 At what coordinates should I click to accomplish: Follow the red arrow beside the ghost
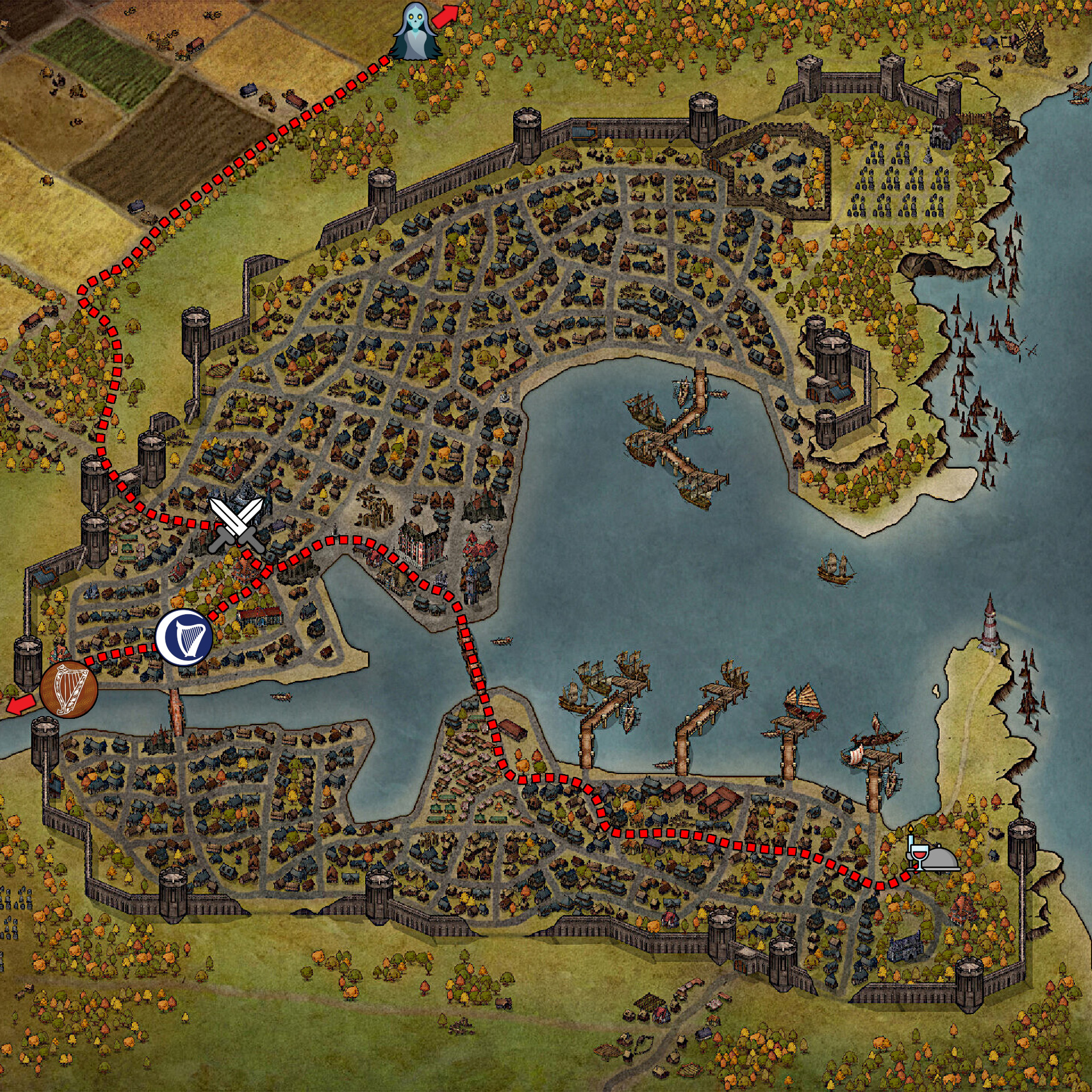coord(445,15)
